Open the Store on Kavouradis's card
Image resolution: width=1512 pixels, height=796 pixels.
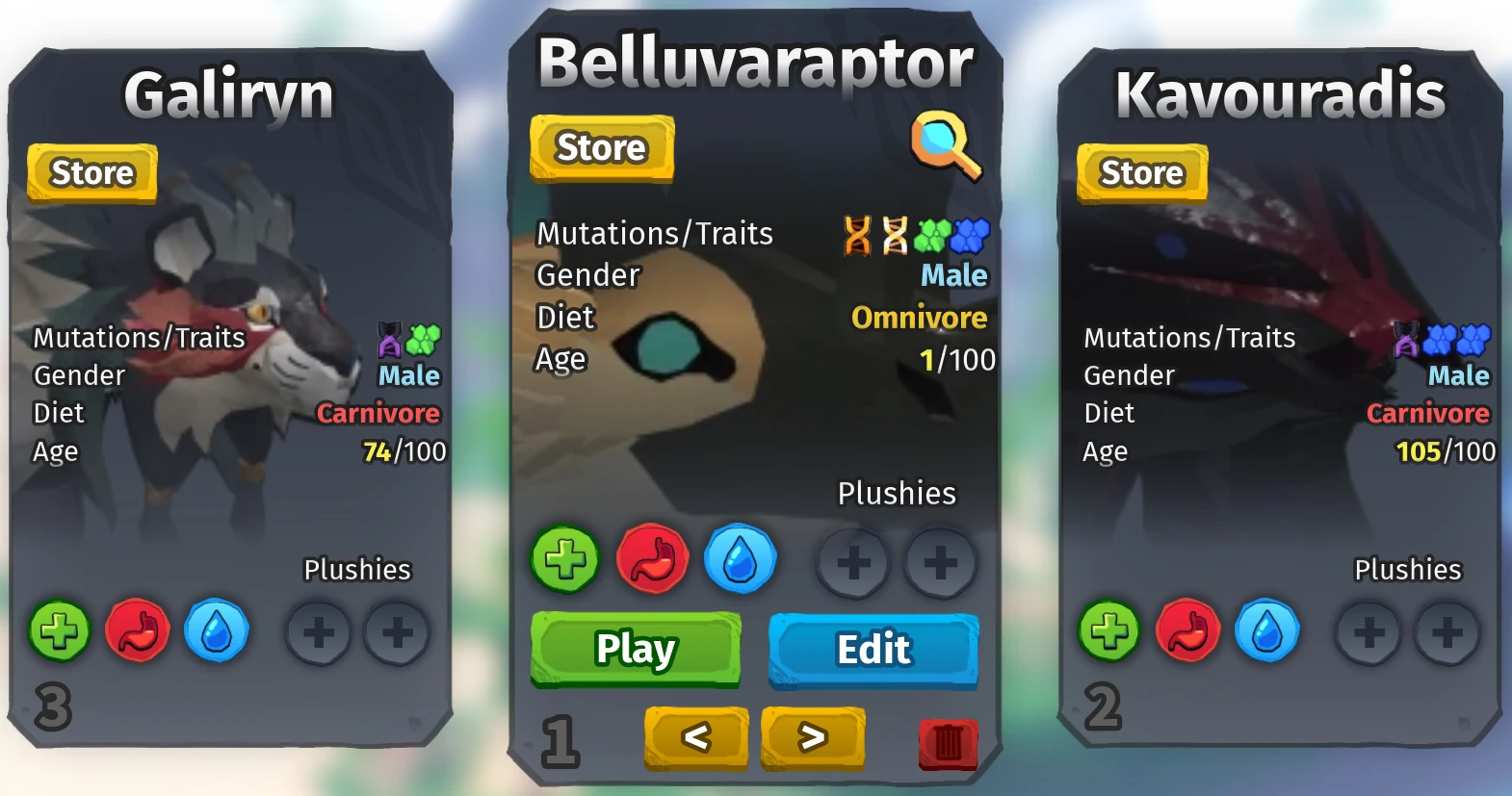pyautogui.click(x=1141, y=173)
